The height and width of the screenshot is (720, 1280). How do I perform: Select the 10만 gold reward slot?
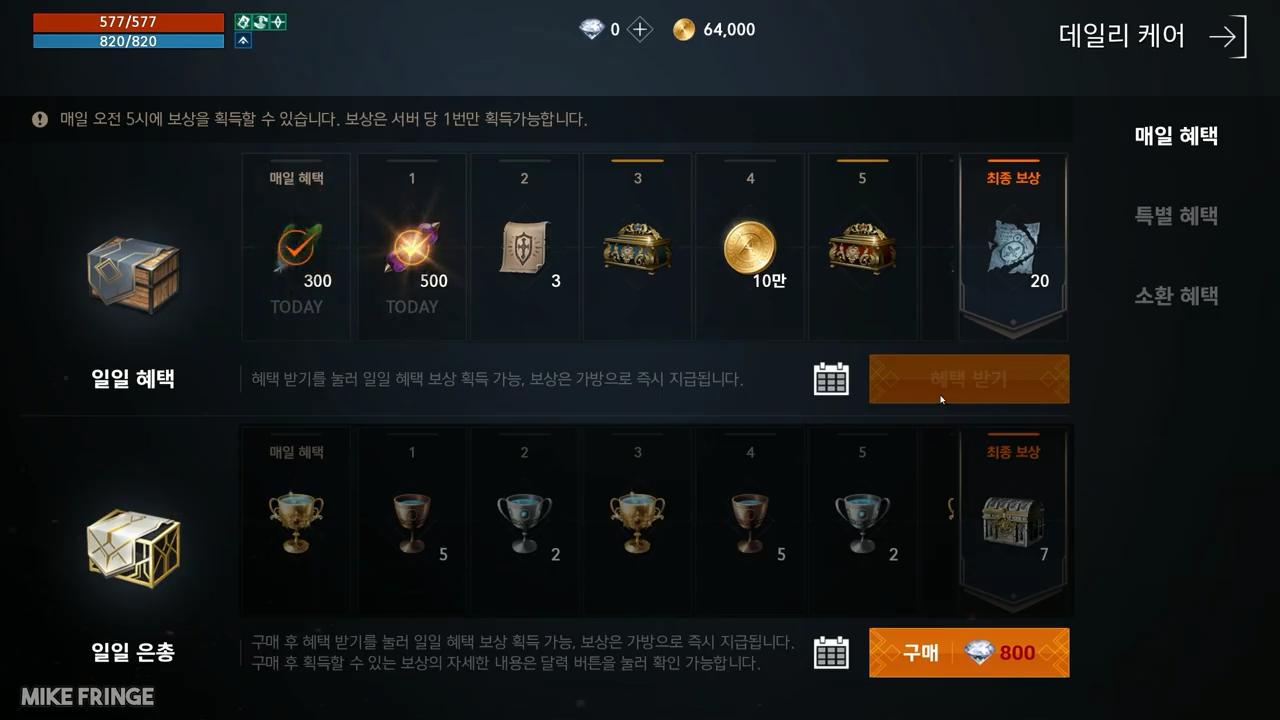[x=749, y=245]
